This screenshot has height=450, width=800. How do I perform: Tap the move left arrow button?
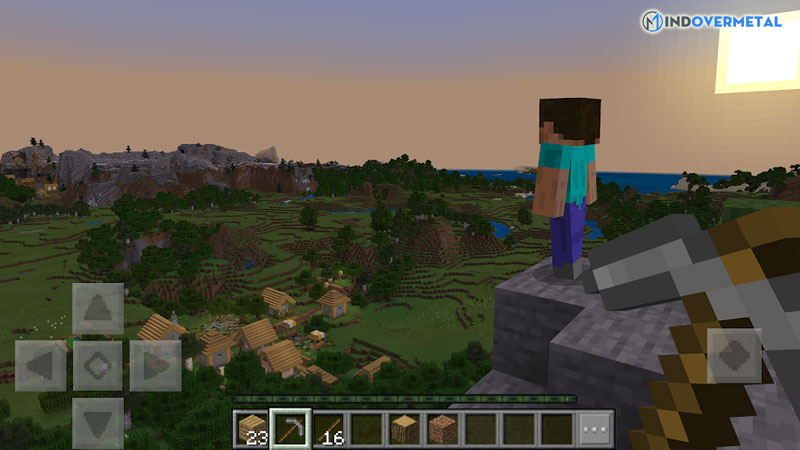click(x=40, y=366)
